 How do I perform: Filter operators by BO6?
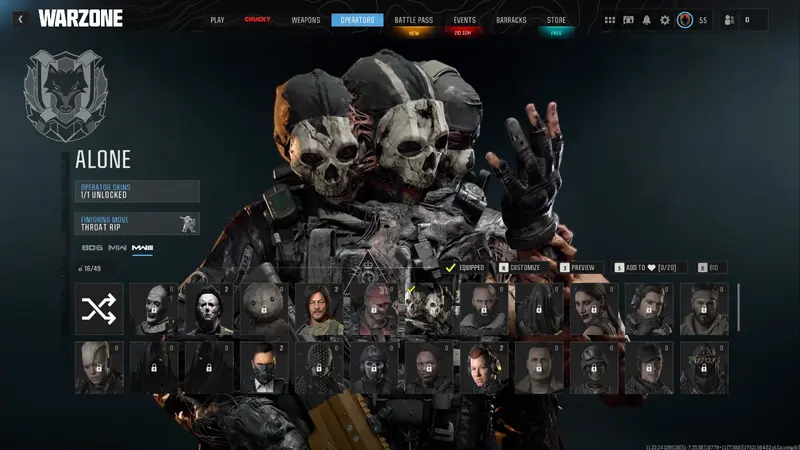pyautogui.click(x=92, y=247)
